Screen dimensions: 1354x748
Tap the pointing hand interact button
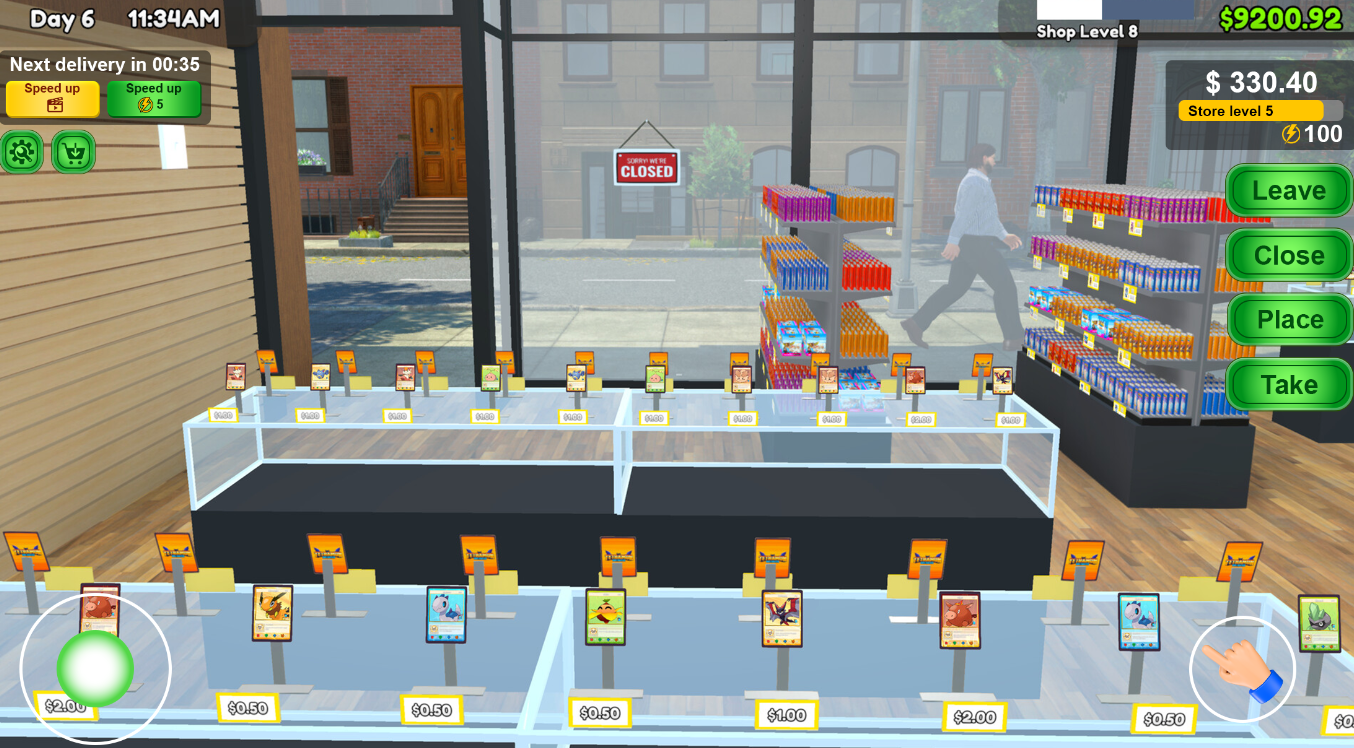click(x=1242, y=669)
